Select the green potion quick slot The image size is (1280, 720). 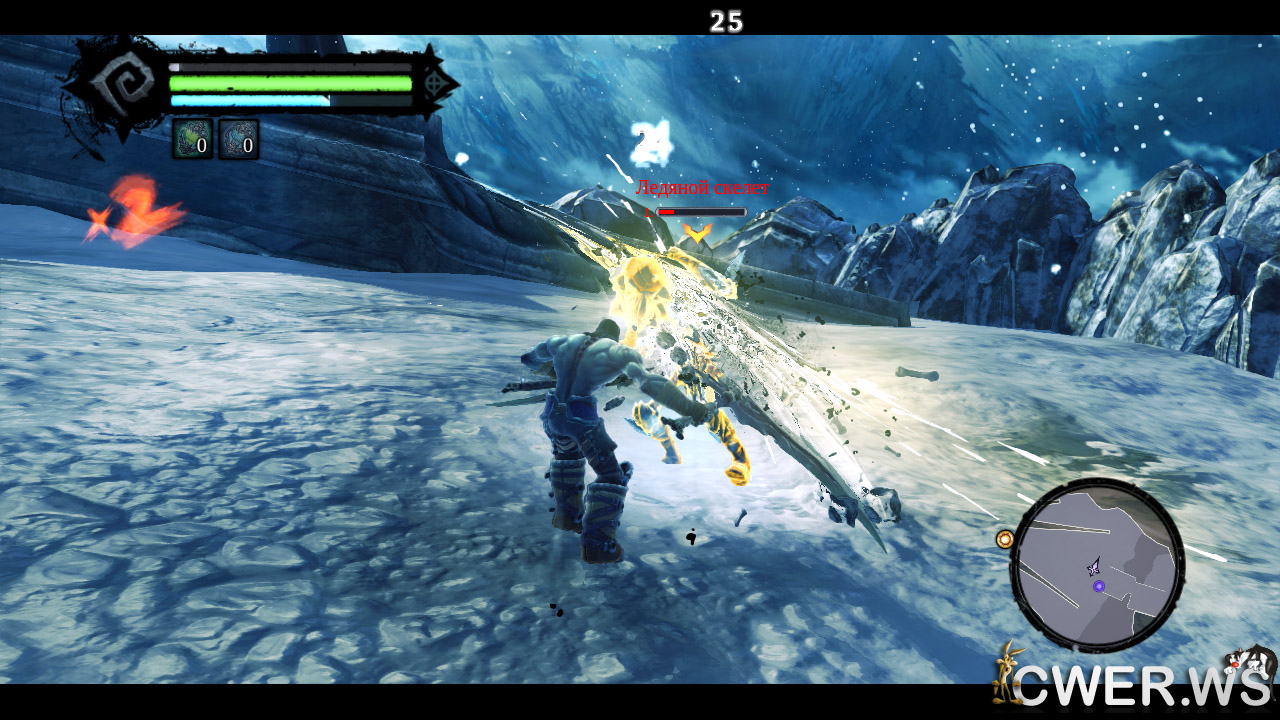(x=192, y=140)
